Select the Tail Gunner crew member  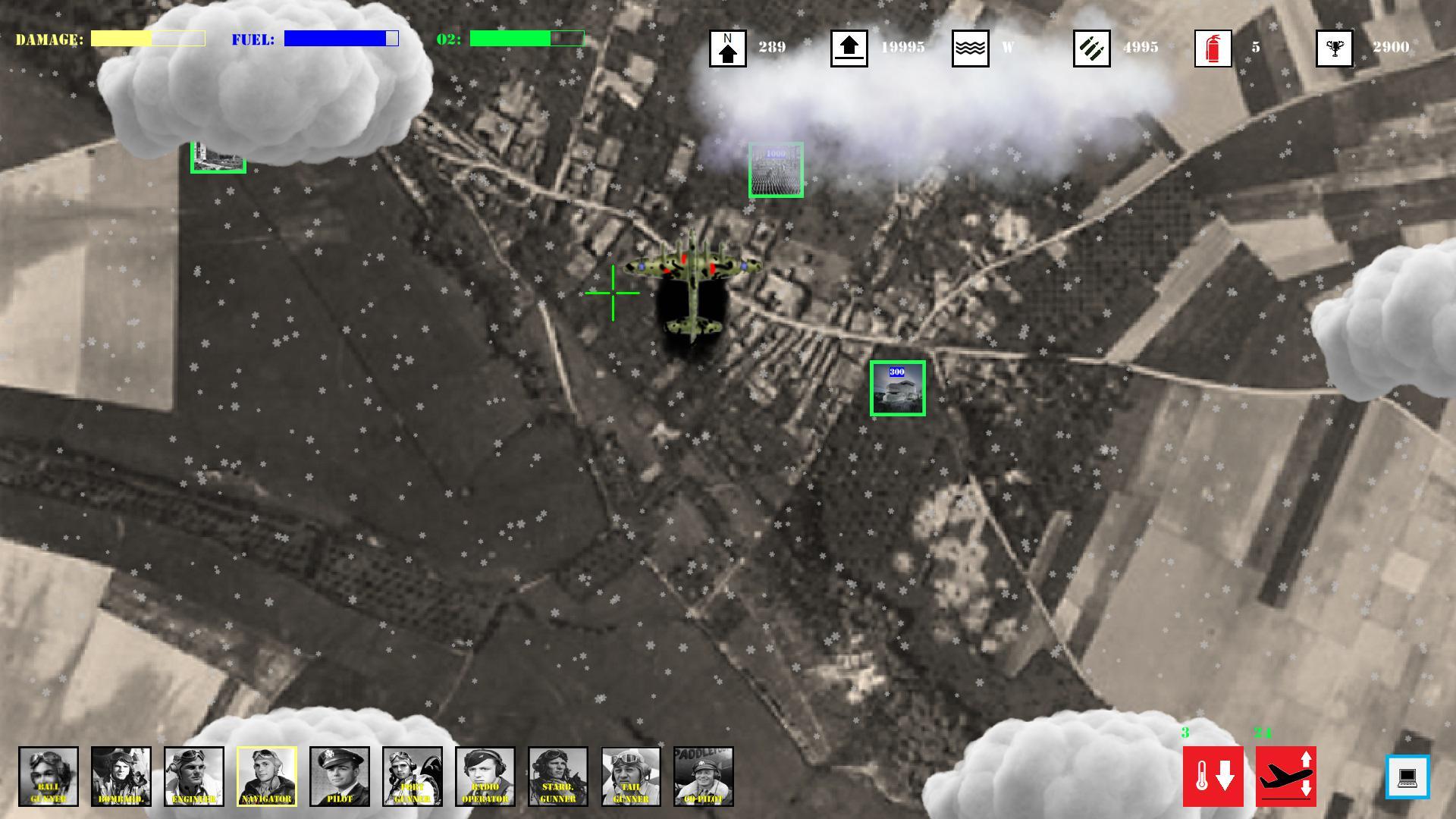point(630,777)
